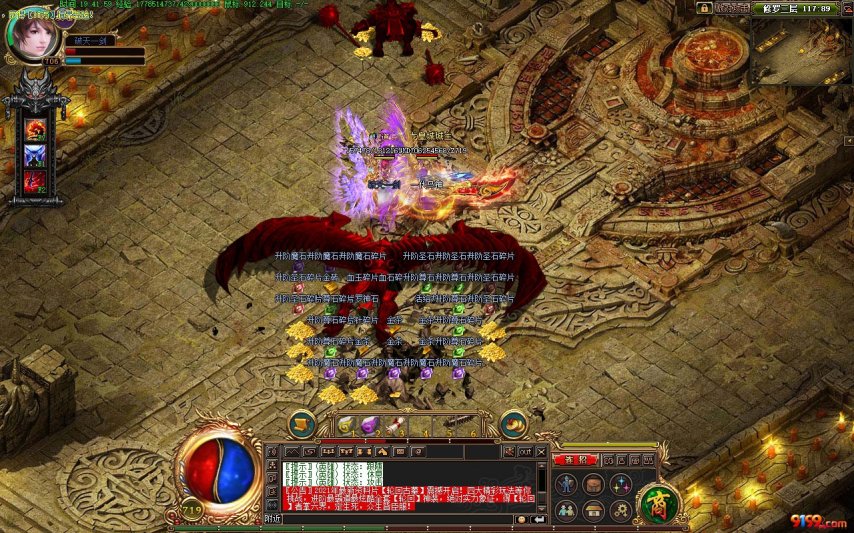Open the sparkling stars skills icon

[620, 484]
